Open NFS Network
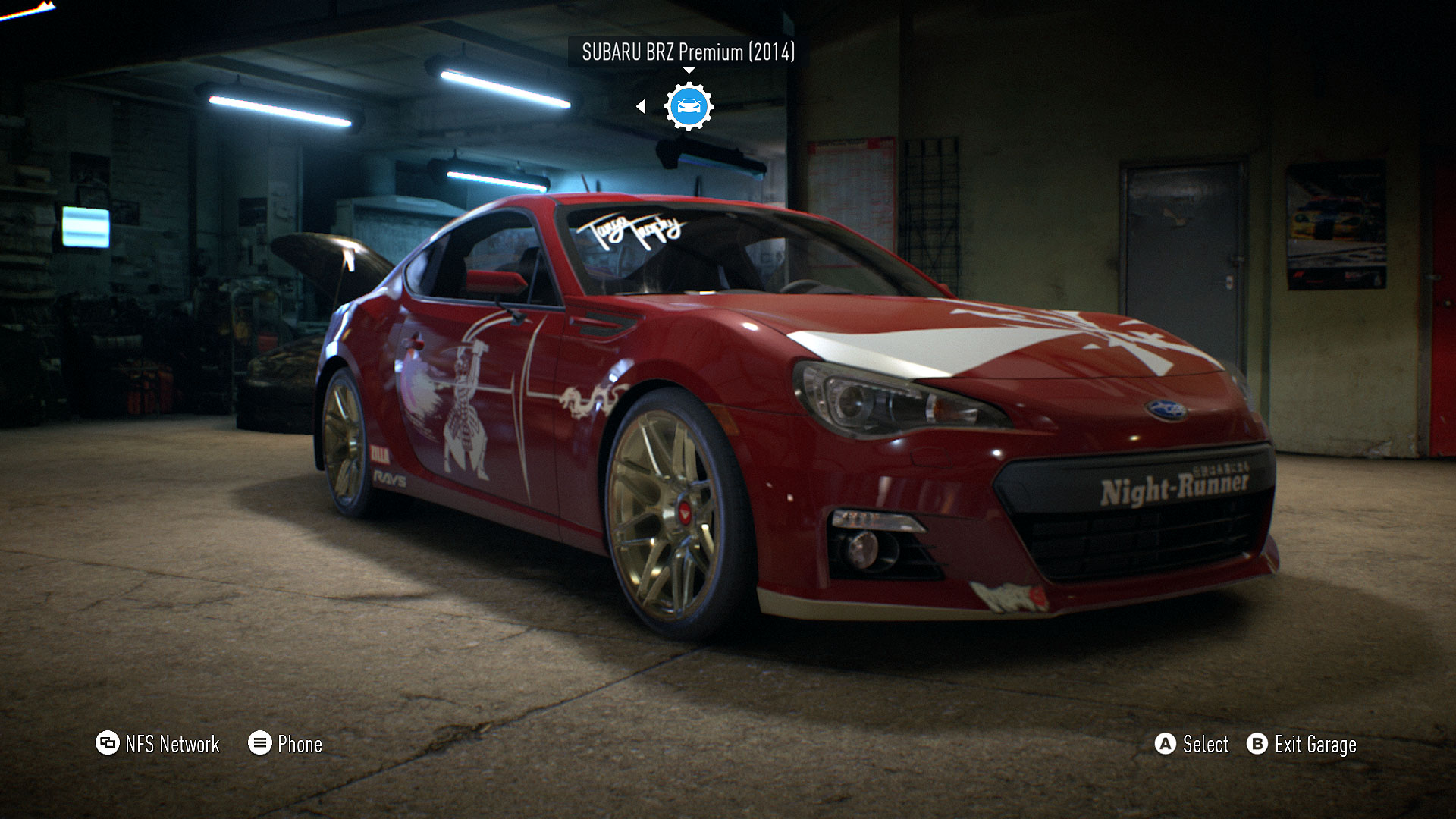Screen dimensions: 1456x819 click(158, 744)
